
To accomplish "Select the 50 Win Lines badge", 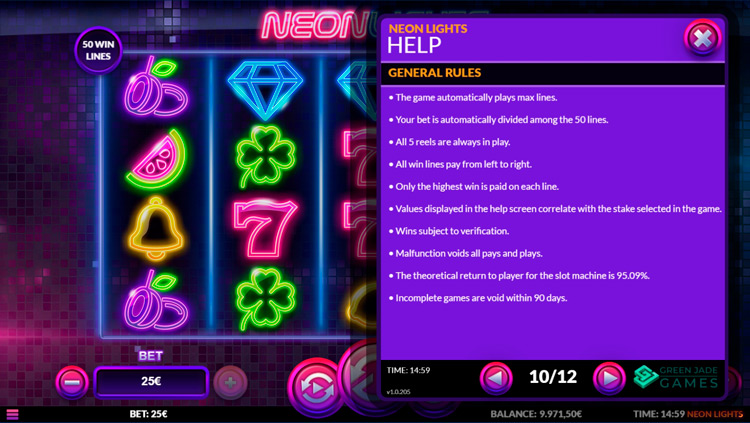I will pyautogui.click(x=98, y=50).
